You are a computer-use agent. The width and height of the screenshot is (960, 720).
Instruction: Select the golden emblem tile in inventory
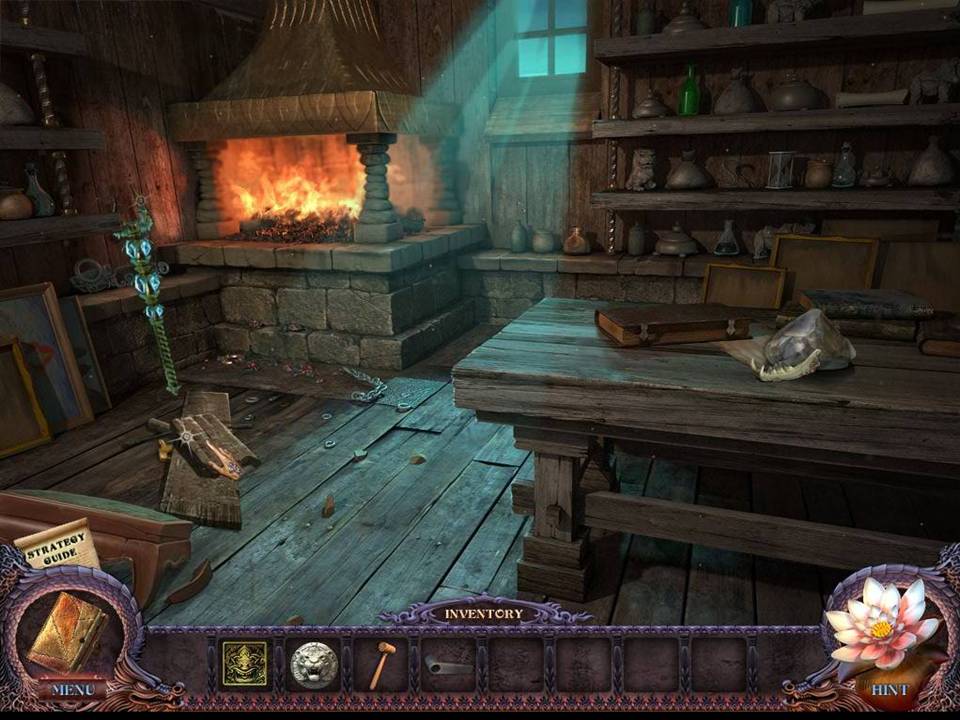(x=244, y=664)
